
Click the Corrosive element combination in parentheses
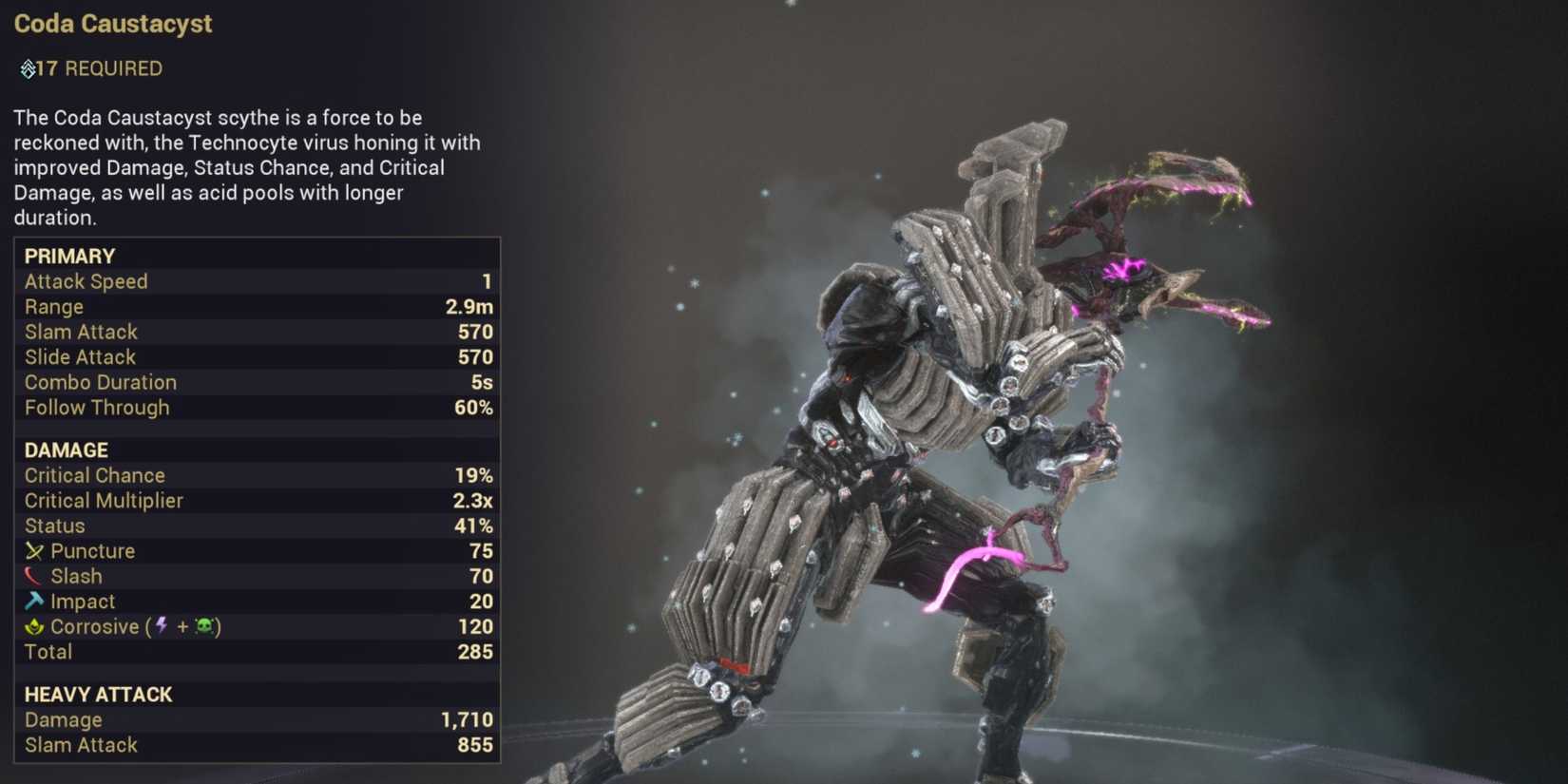click(x=182, y=626)
